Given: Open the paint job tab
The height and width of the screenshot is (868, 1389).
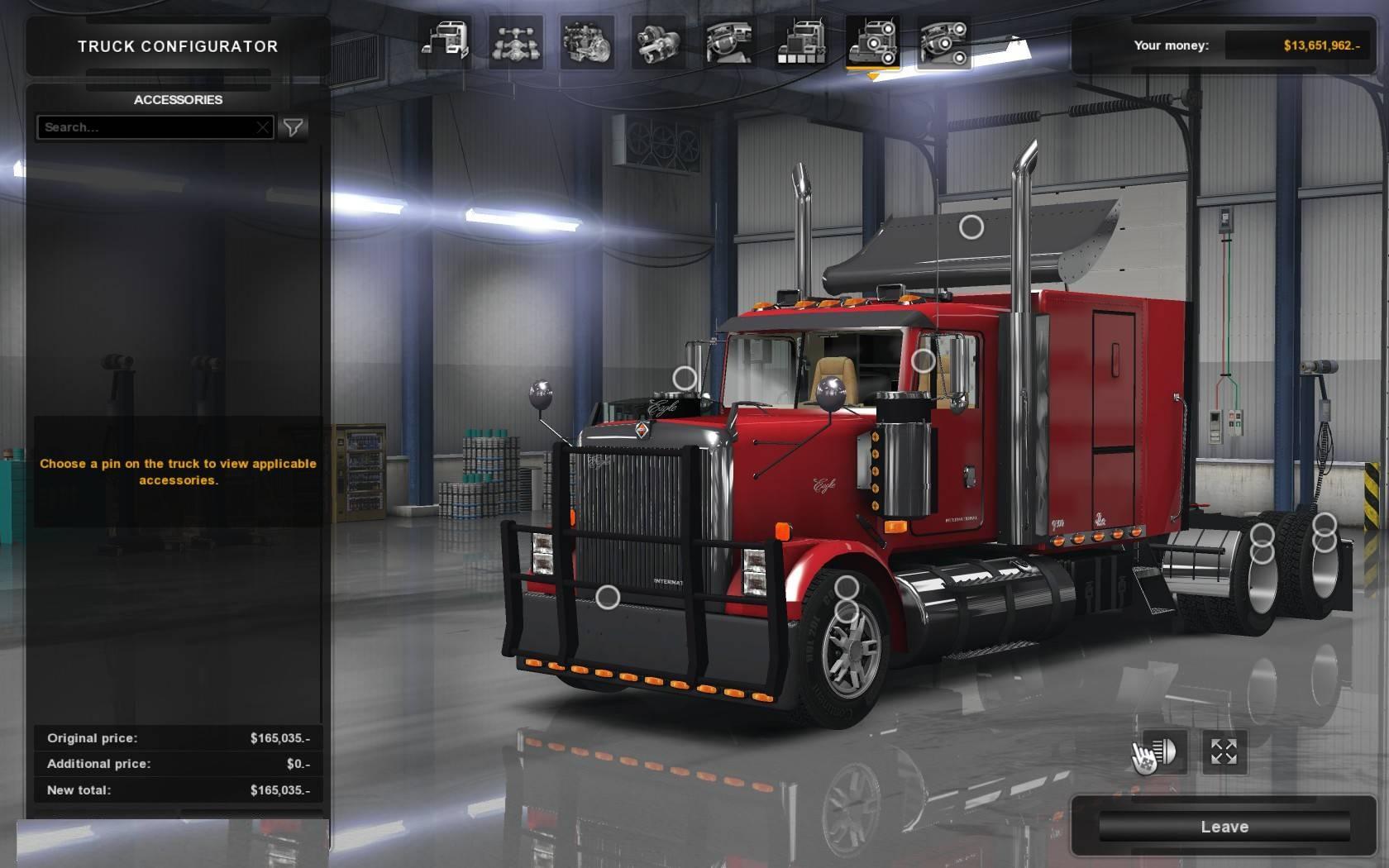Looking at the screenshot, I should click(800, 42).
